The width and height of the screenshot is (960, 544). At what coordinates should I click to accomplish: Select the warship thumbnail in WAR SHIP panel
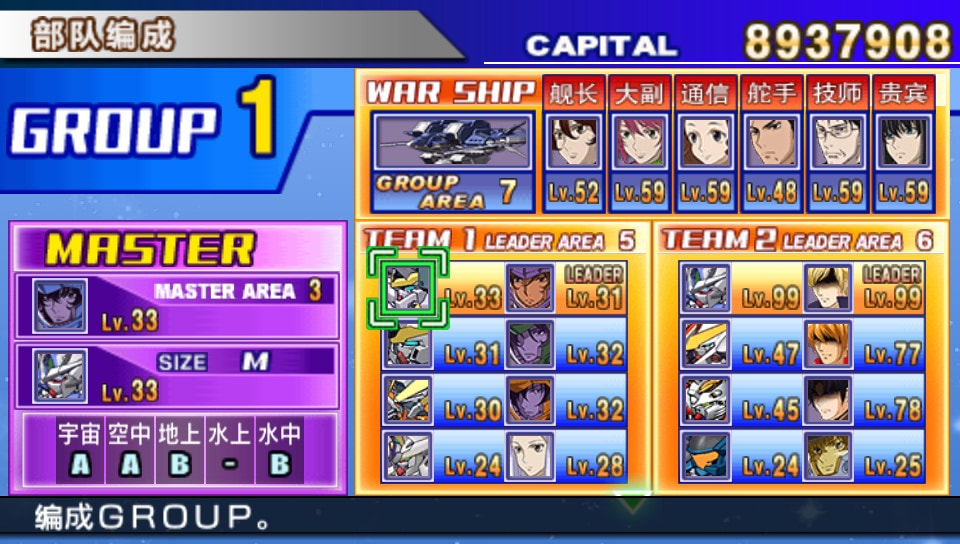[451, 142]
